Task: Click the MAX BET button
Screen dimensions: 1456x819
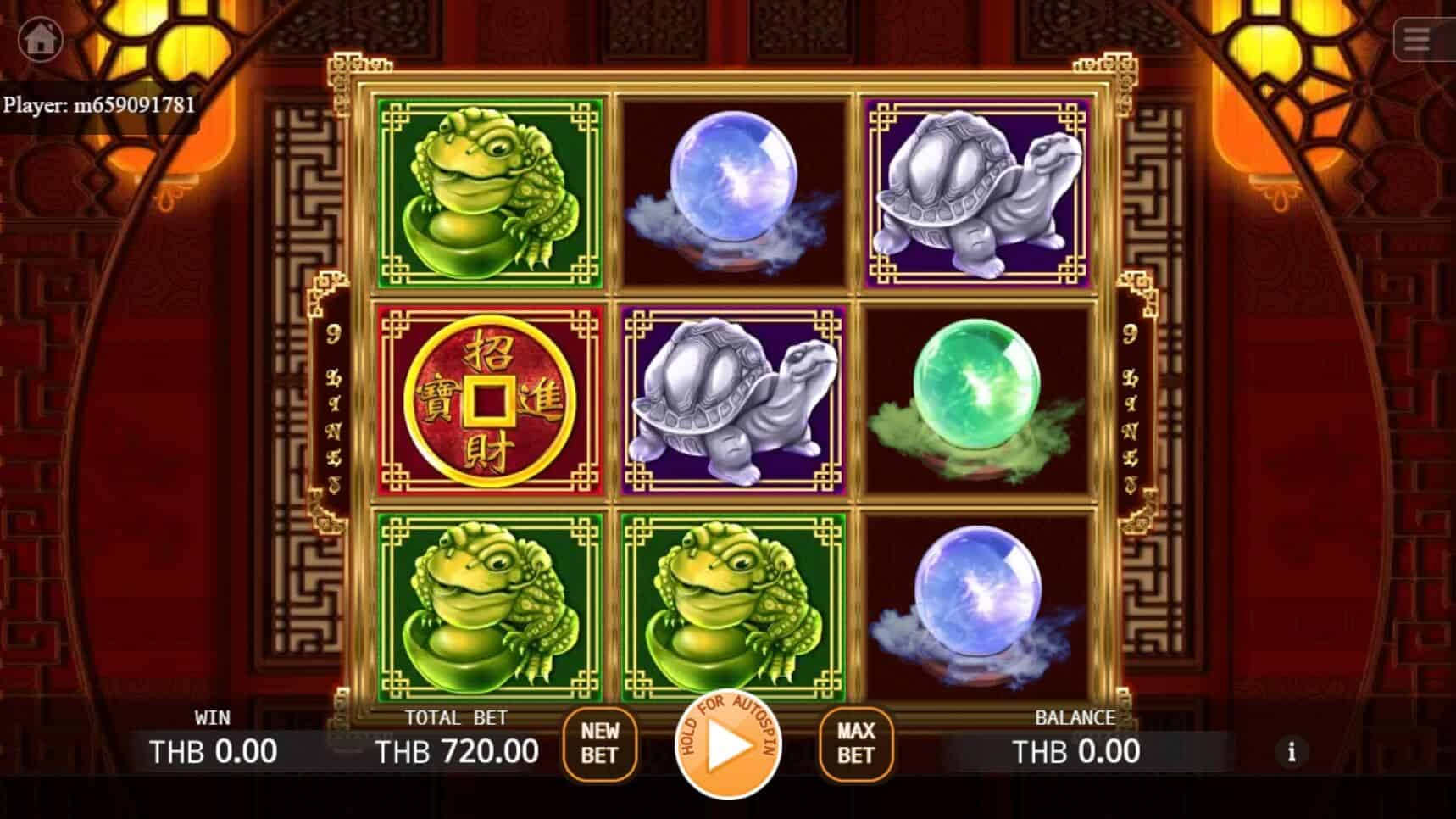Action: point(854,744)
